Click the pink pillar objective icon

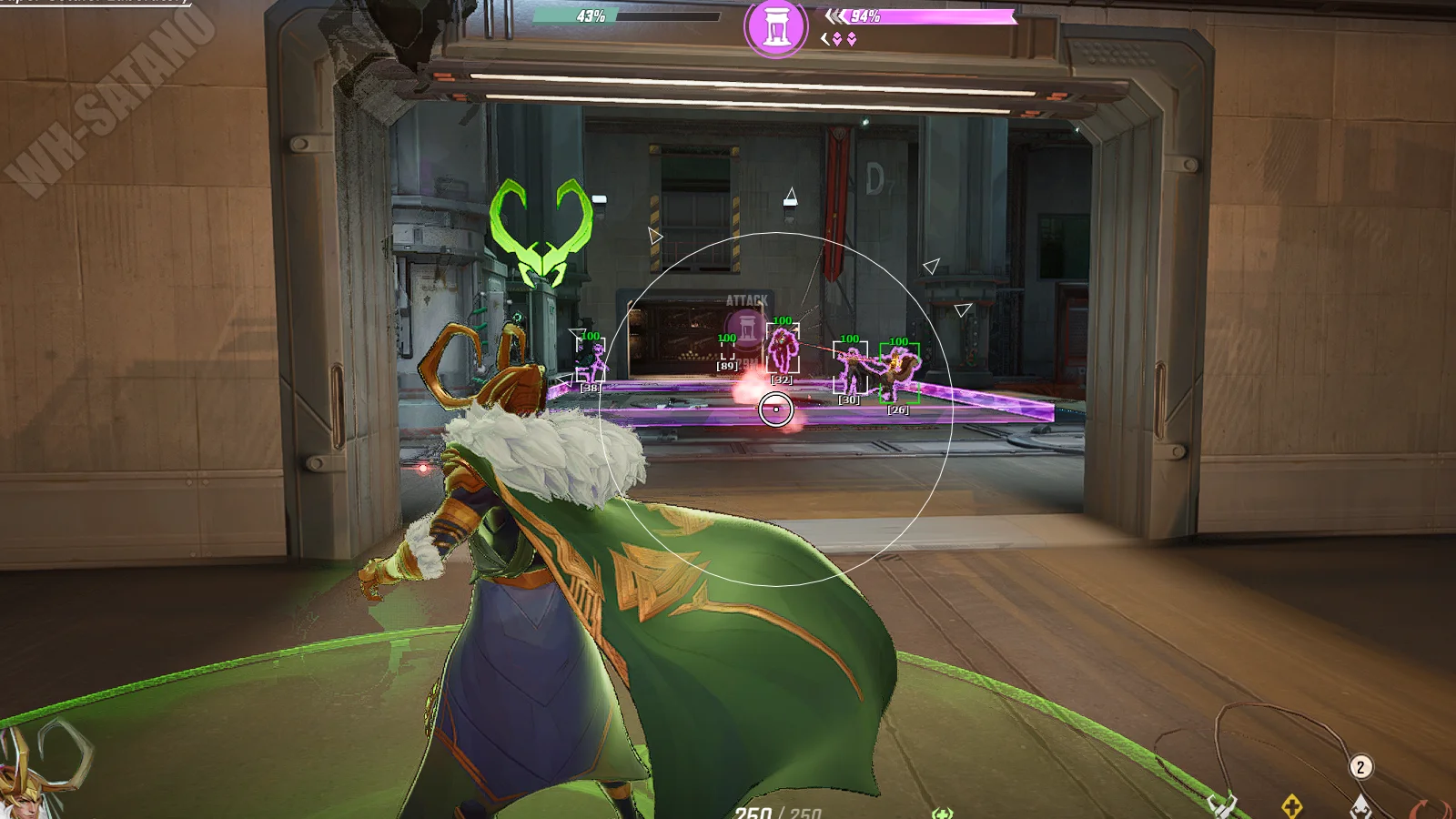(775, 27)
